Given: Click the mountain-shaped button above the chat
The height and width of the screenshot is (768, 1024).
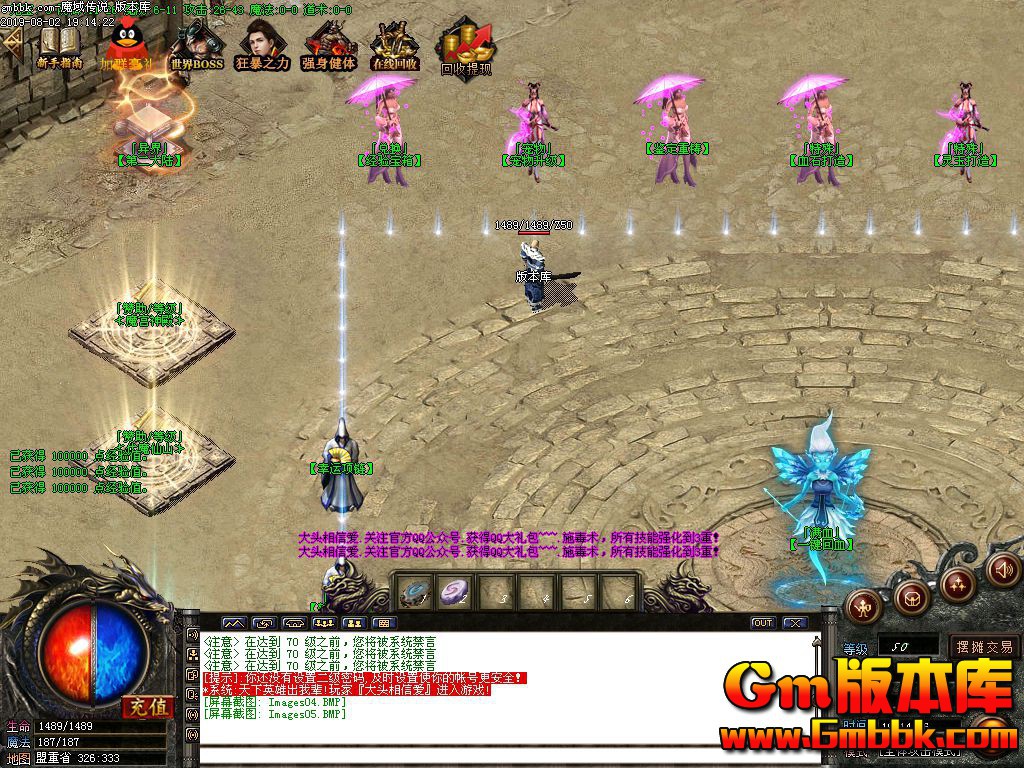Looking at the screenshot, I should [x=233, y=623].
